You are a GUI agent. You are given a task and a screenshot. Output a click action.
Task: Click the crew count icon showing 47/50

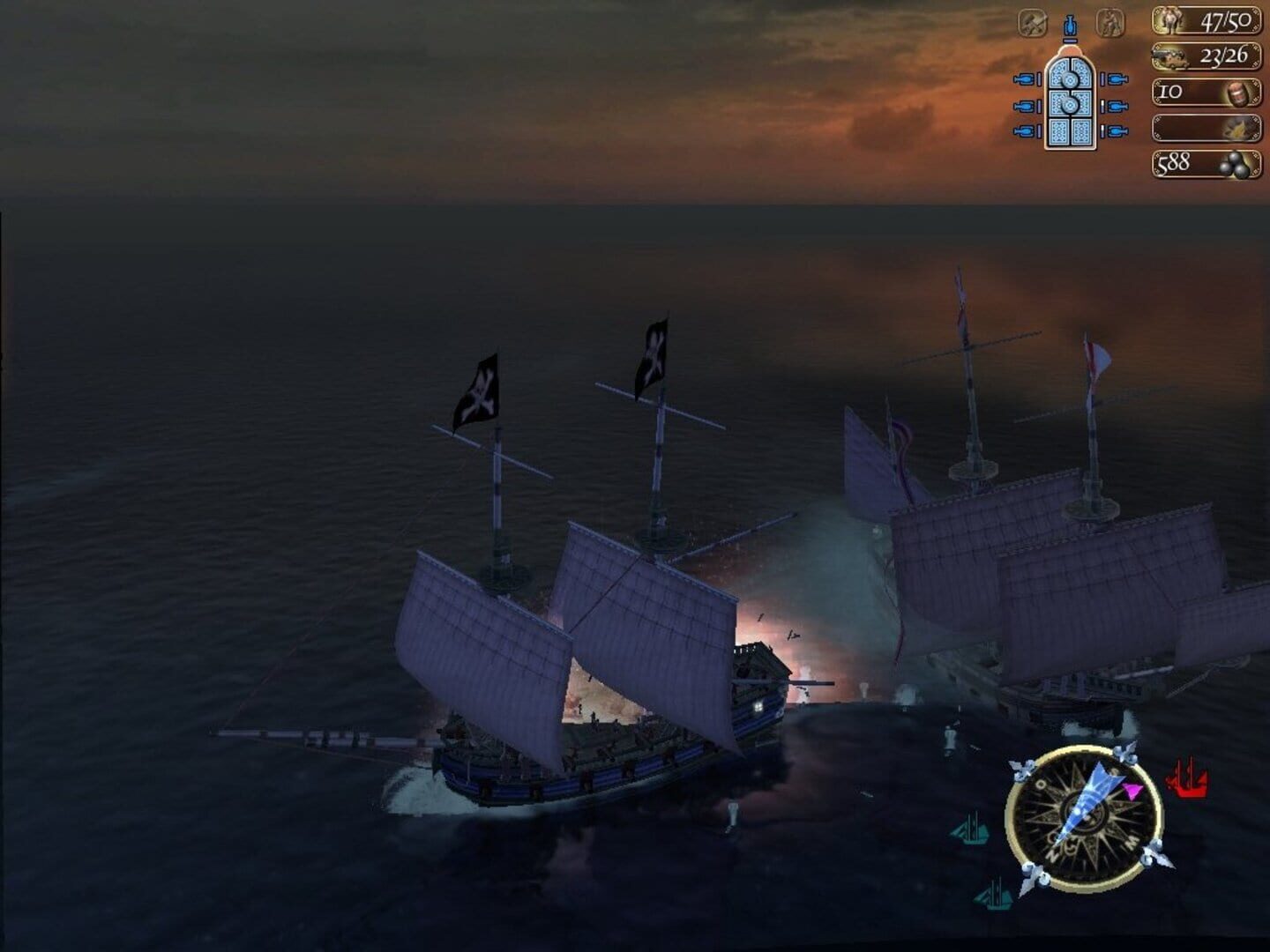point(1169,20)
